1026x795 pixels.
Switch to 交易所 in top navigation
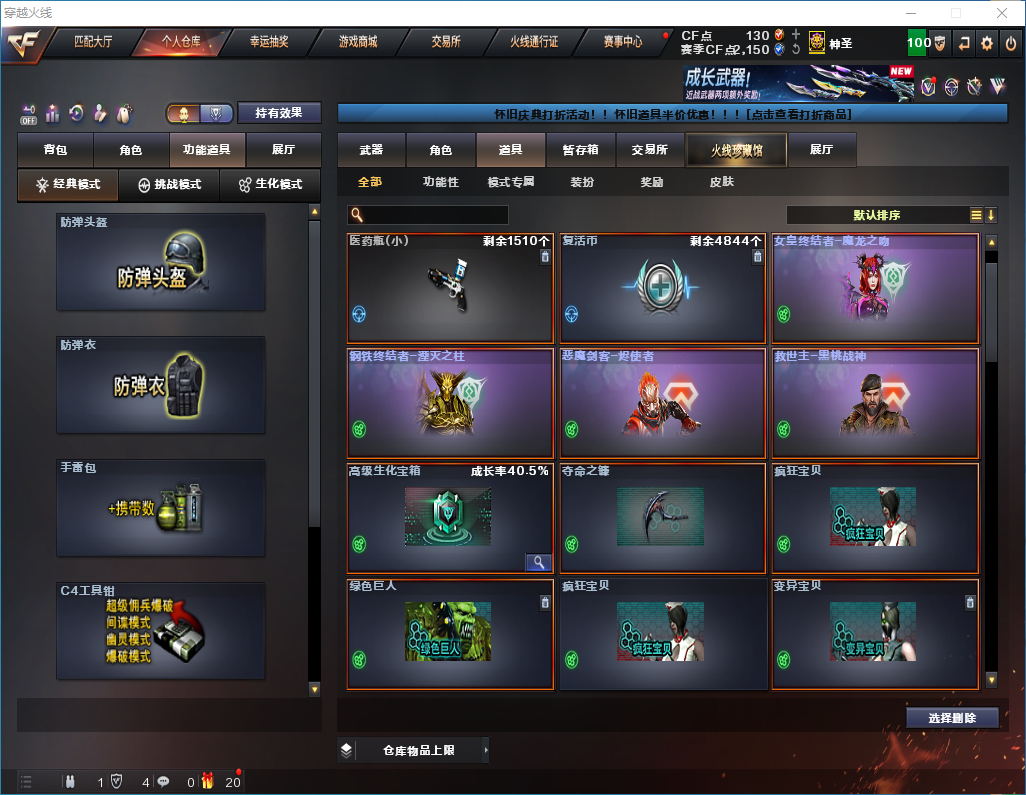(x=446, y=42)
